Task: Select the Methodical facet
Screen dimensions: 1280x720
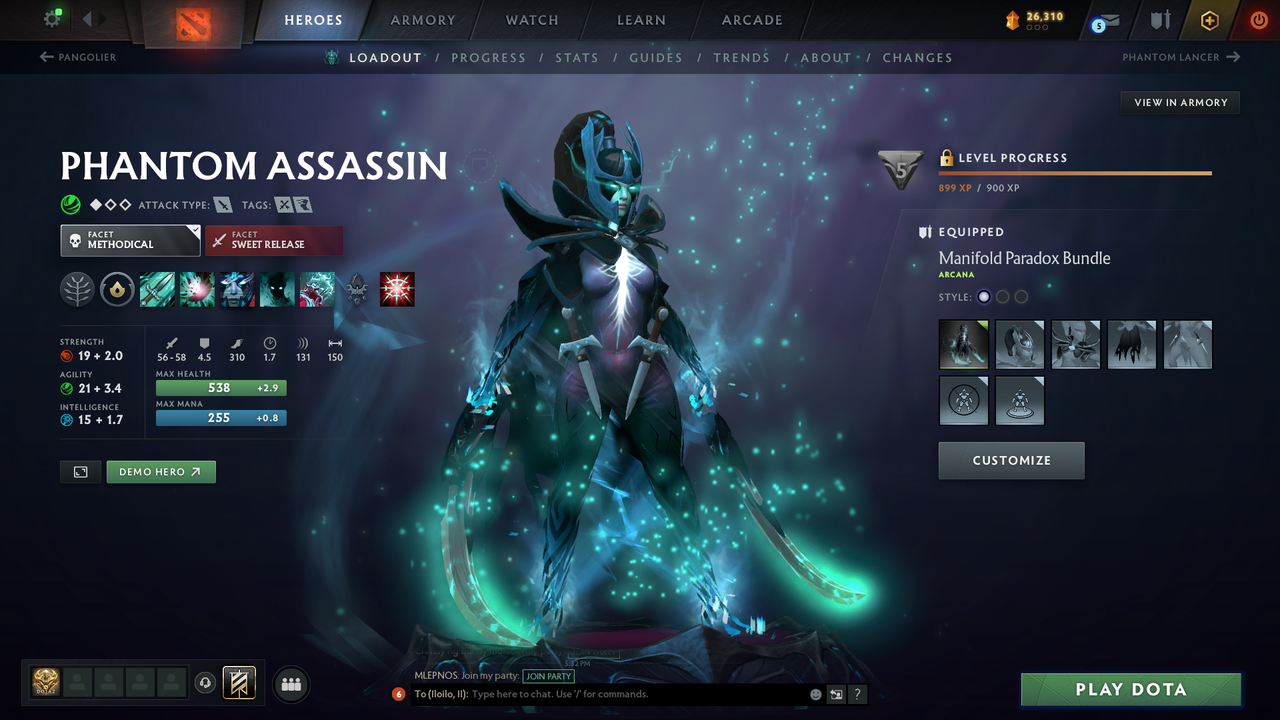Action: pos(130,240)
